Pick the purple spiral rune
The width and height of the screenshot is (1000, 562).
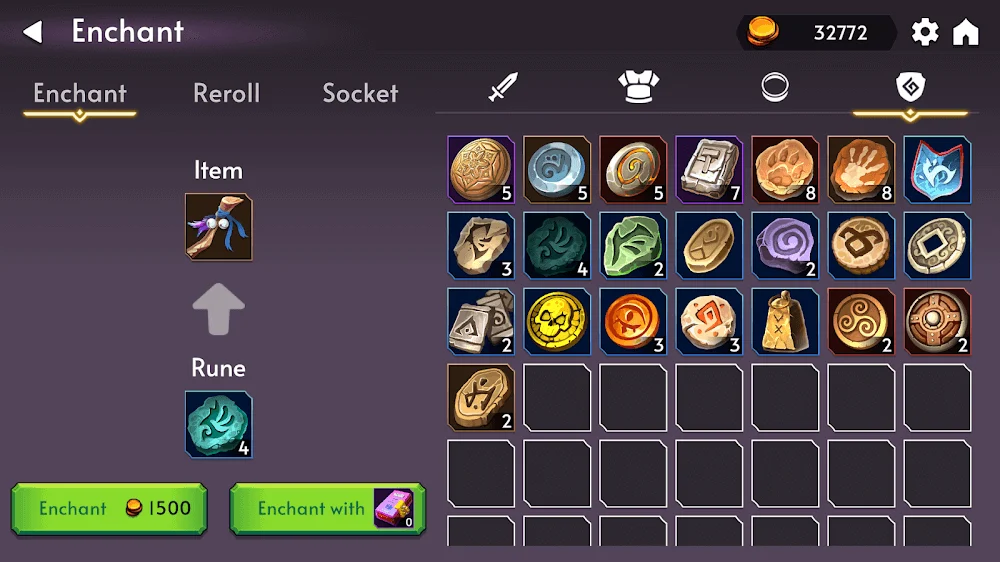pos(785,246)
